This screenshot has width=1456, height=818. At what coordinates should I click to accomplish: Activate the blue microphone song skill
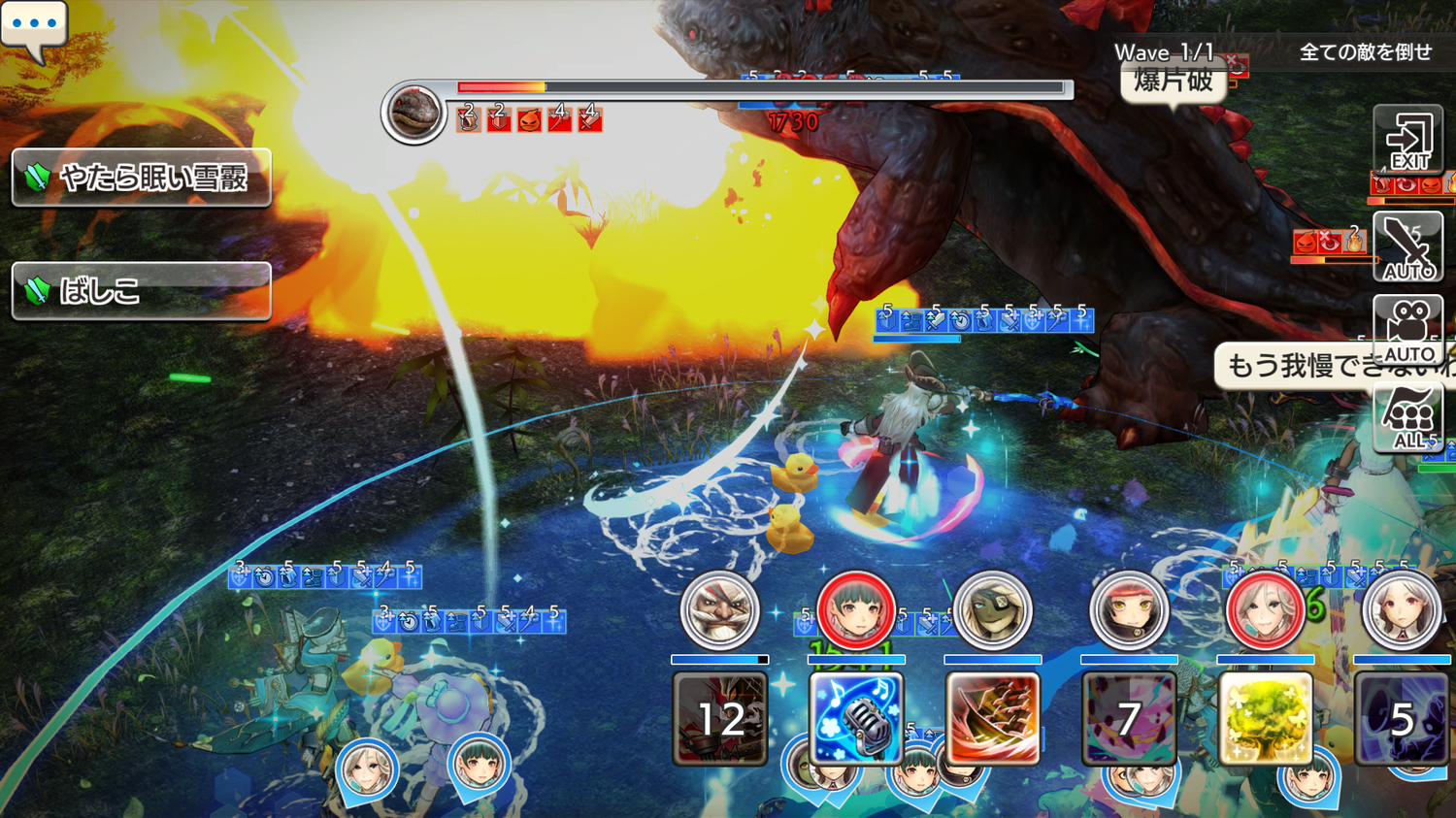(855, 719)
